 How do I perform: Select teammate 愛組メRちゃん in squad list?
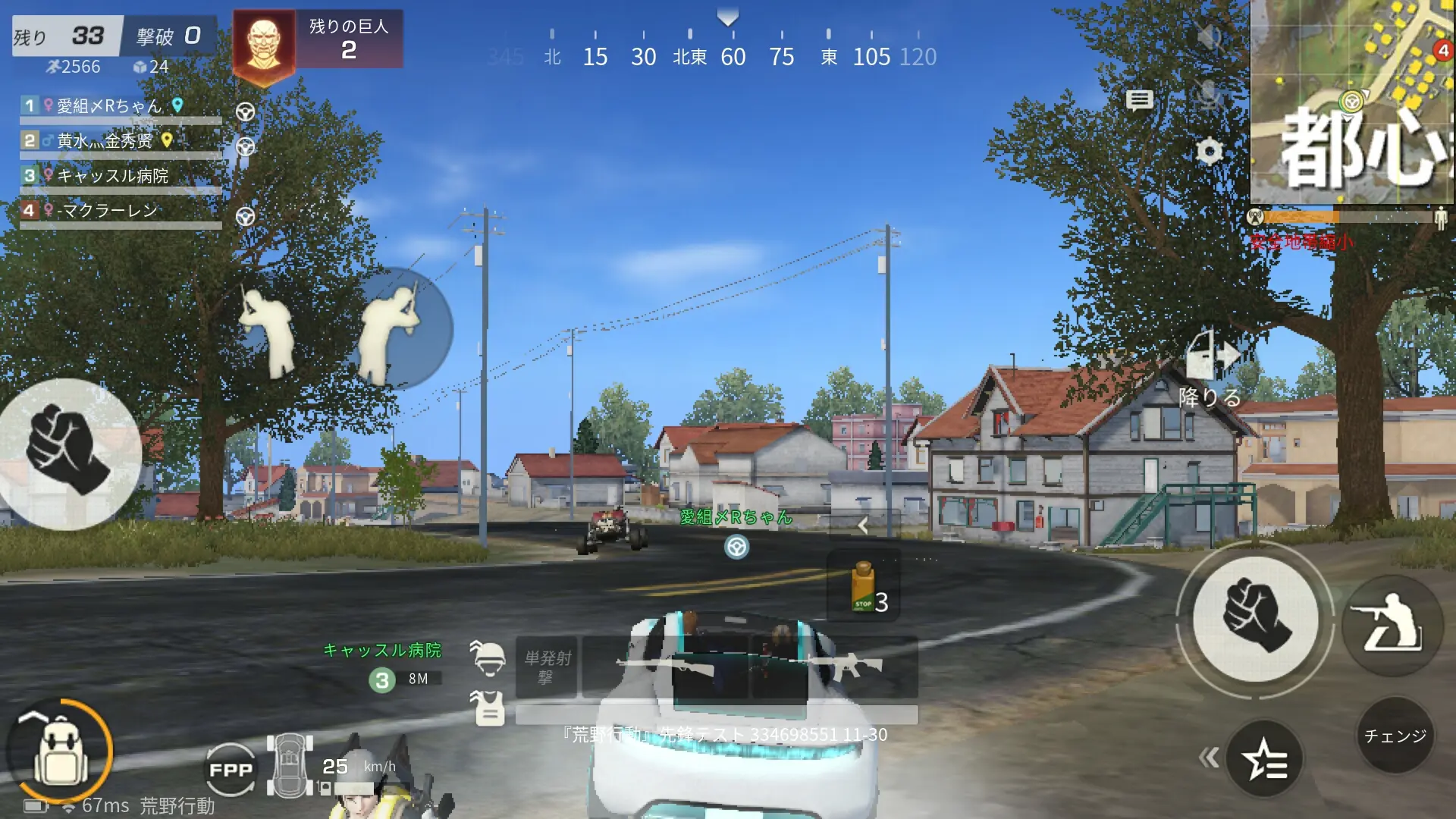110,106
